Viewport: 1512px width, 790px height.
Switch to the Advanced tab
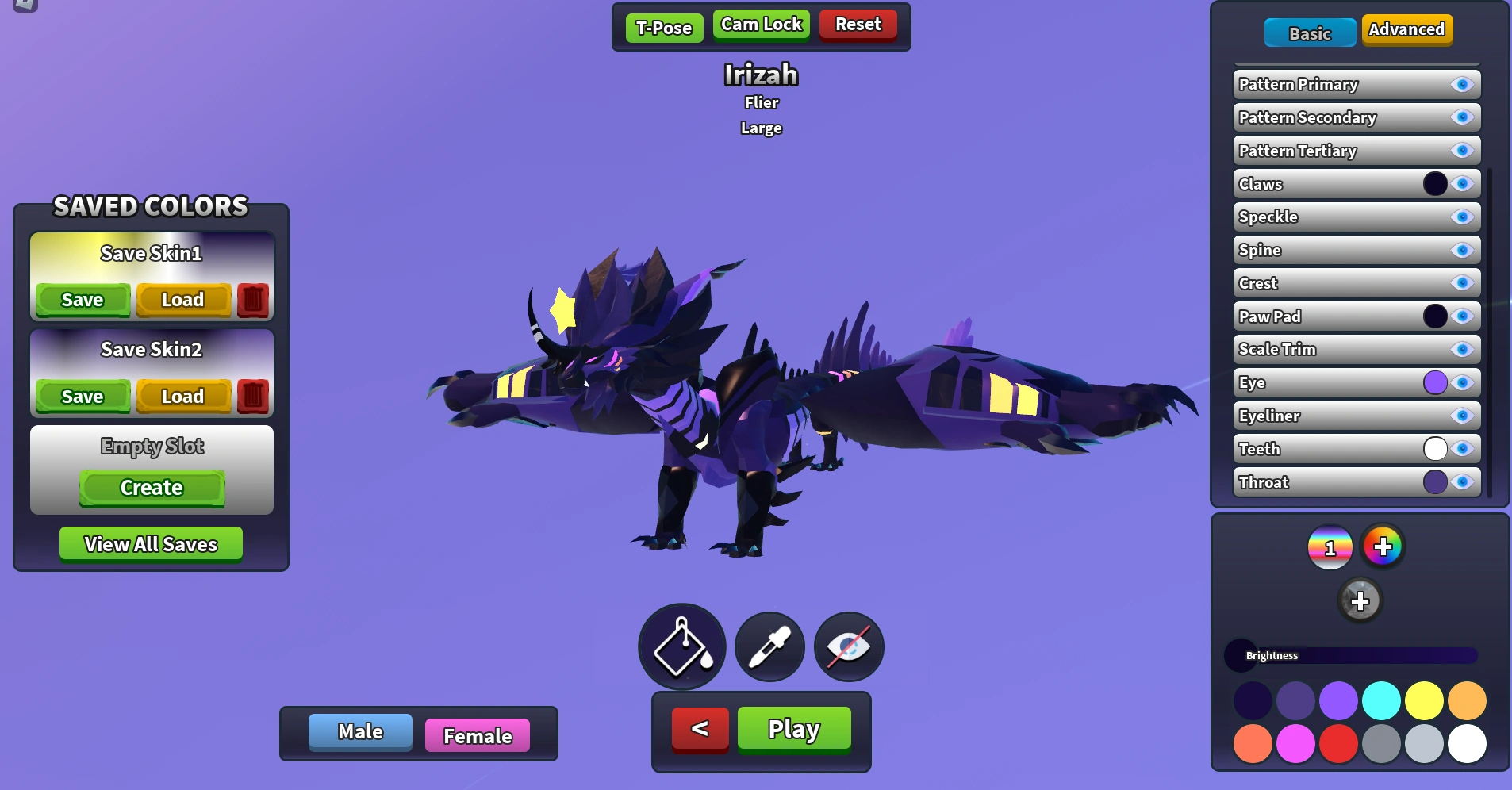pyautogui.click(x=1406, y=29)
